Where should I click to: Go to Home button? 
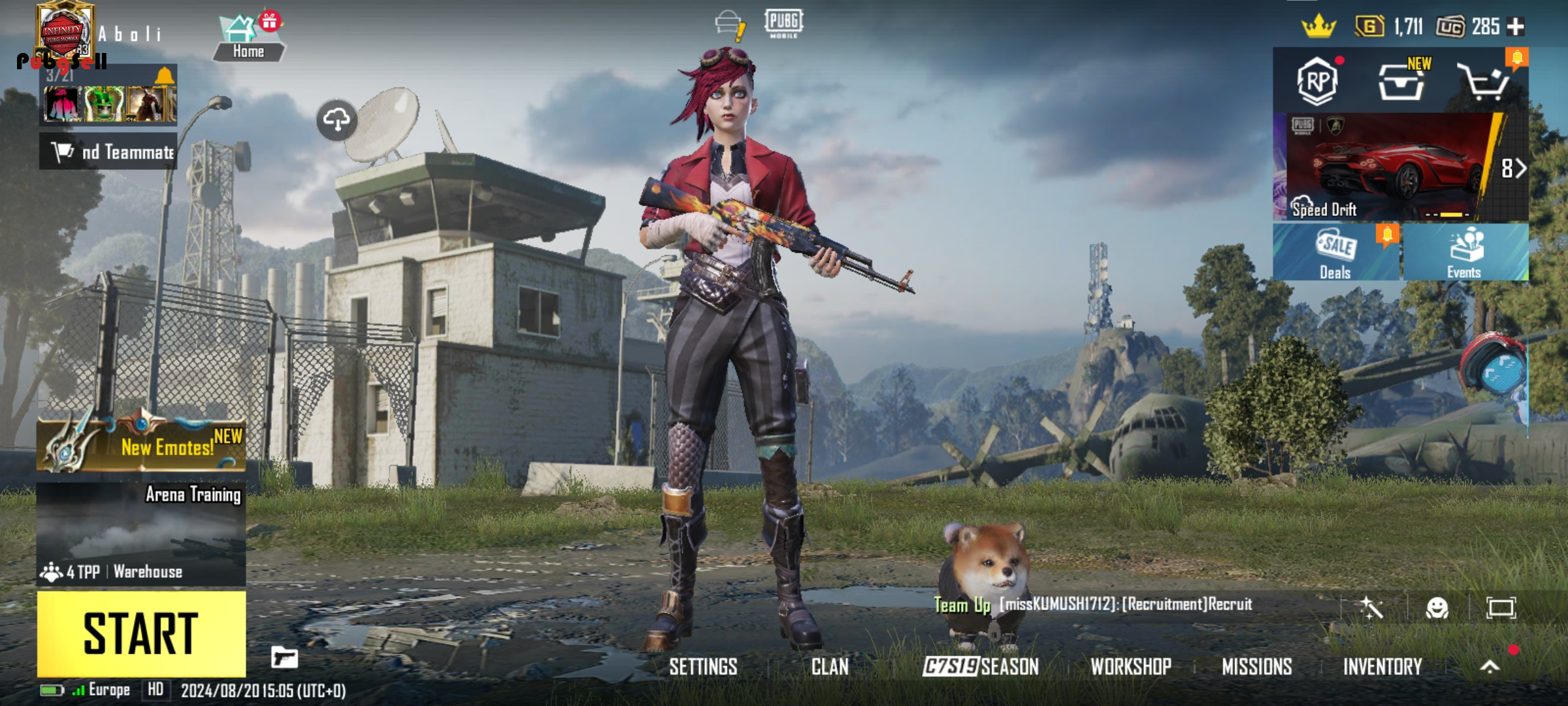click(x=248, y=39)
